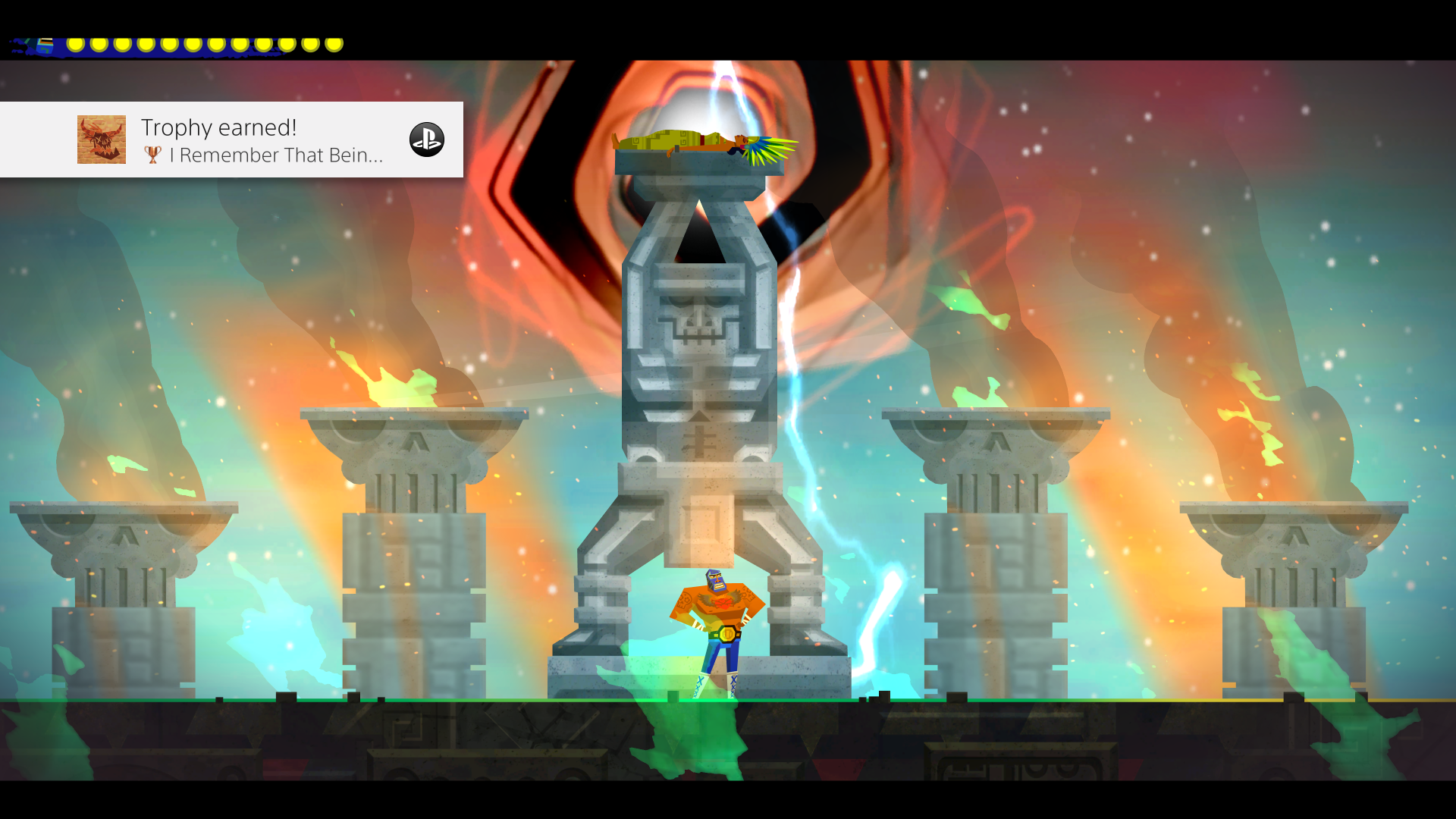Click the bronze trophy cup icon
Image resolution: width=1456 pixels, height=819 pixels.
click(x=152, y=155)
